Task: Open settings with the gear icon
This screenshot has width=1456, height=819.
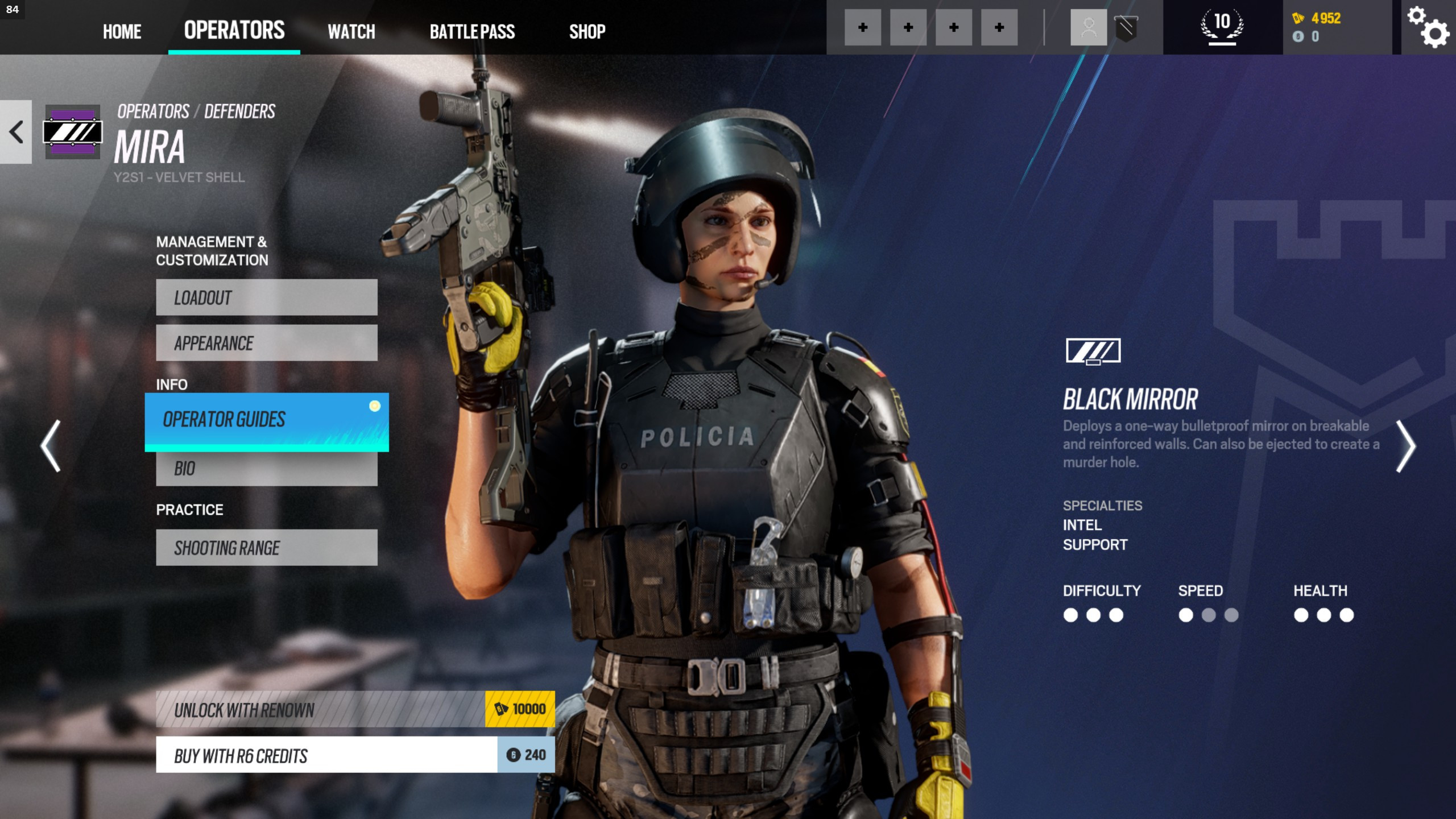Action: (1428, 27)
